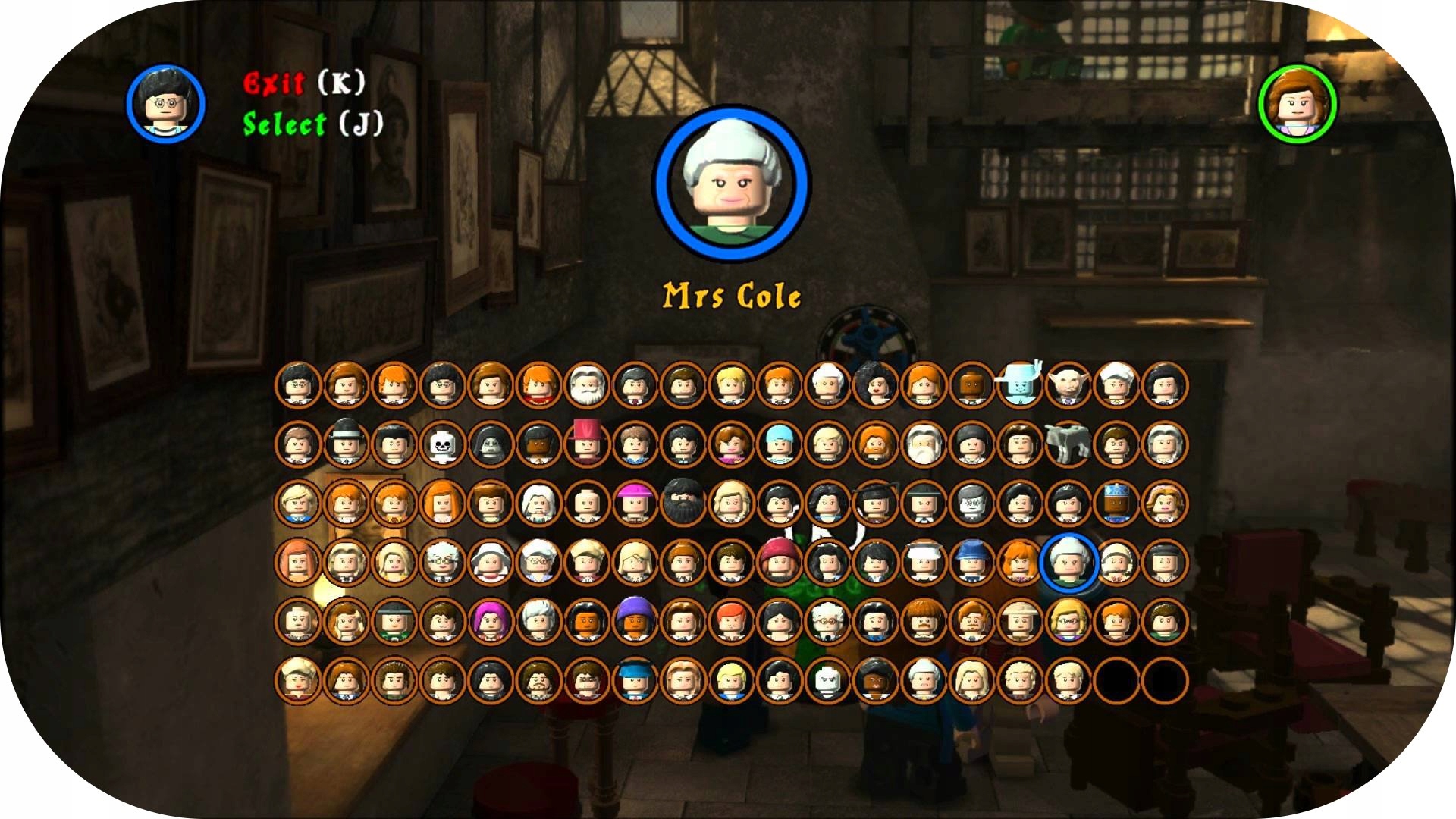Screen dimensions: 1456x819
Task: Pick the bearded character in a red beanie
Action: pyautogui.click(x=779, y=562)
